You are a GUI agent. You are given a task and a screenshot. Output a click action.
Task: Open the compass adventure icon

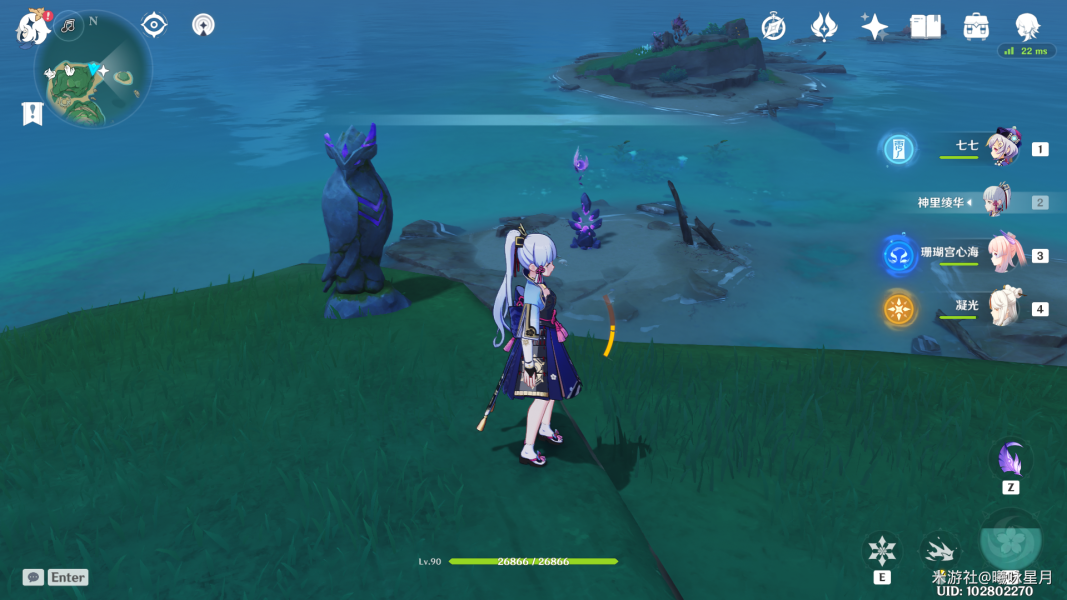coord(773,27)
